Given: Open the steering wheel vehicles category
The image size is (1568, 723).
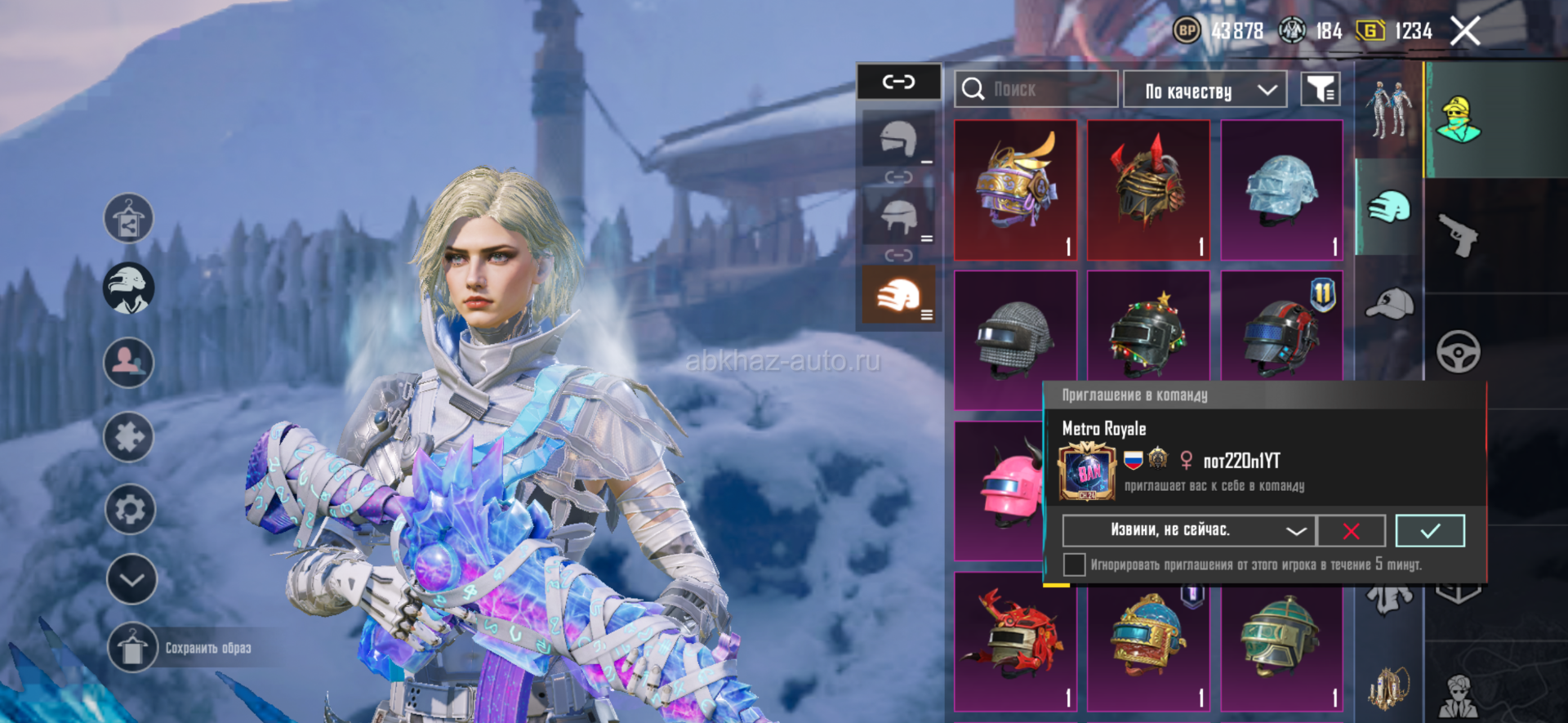Looking at the screenshot, I should coord(1459,352).
